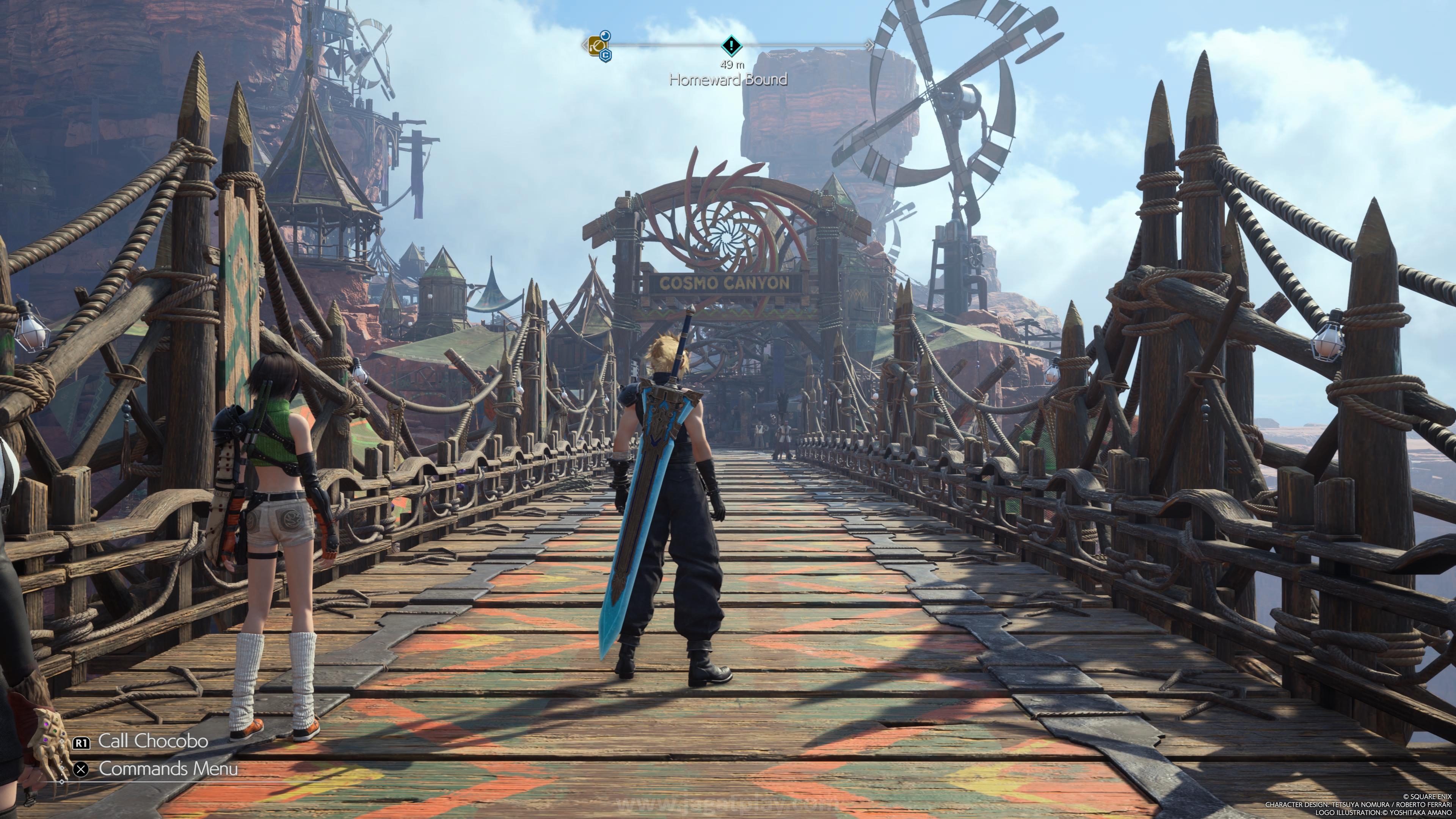Select the blue materia orb marker
This screenshot has width=1456, height=819.
pyautogui.click(x=605, y=36)
